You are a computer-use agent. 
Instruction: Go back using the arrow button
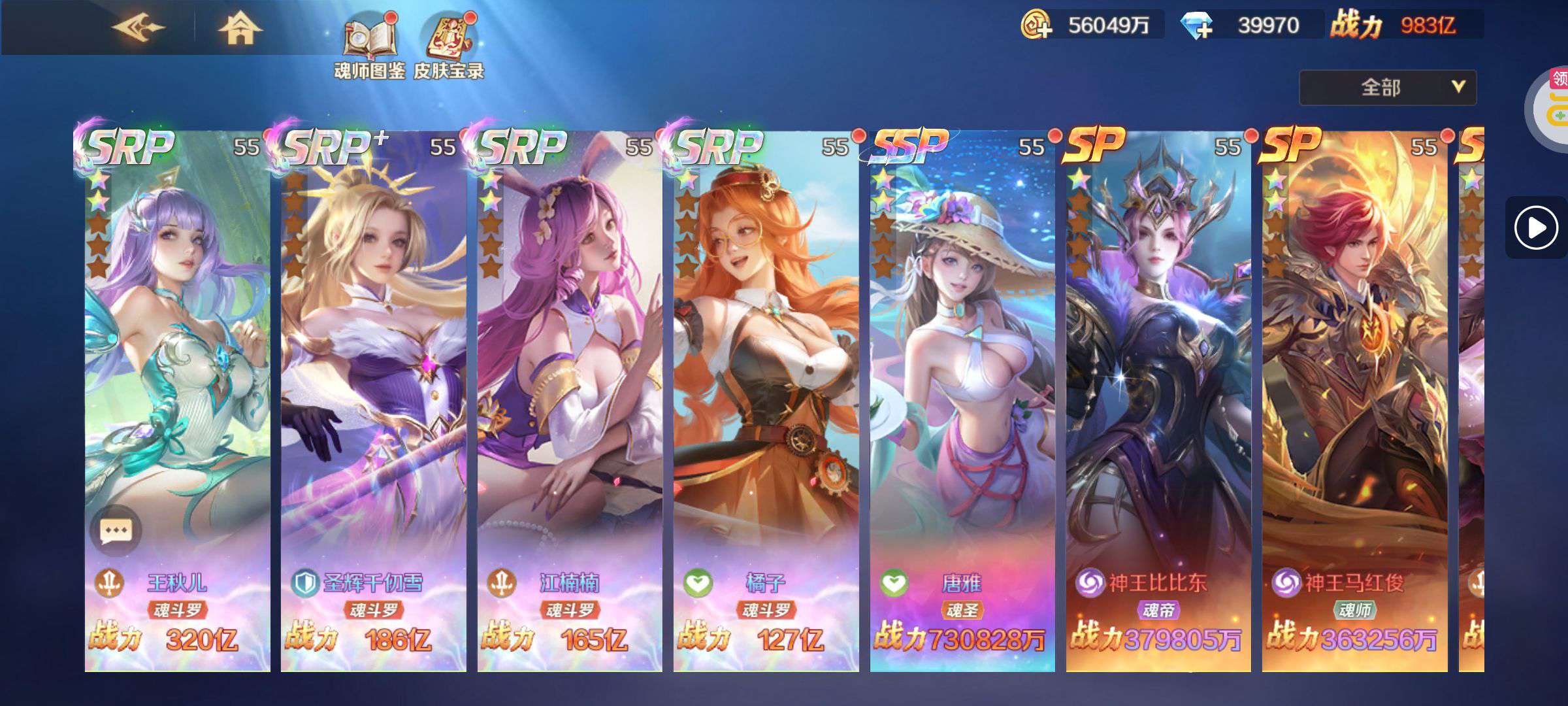[x=139, y=27]
